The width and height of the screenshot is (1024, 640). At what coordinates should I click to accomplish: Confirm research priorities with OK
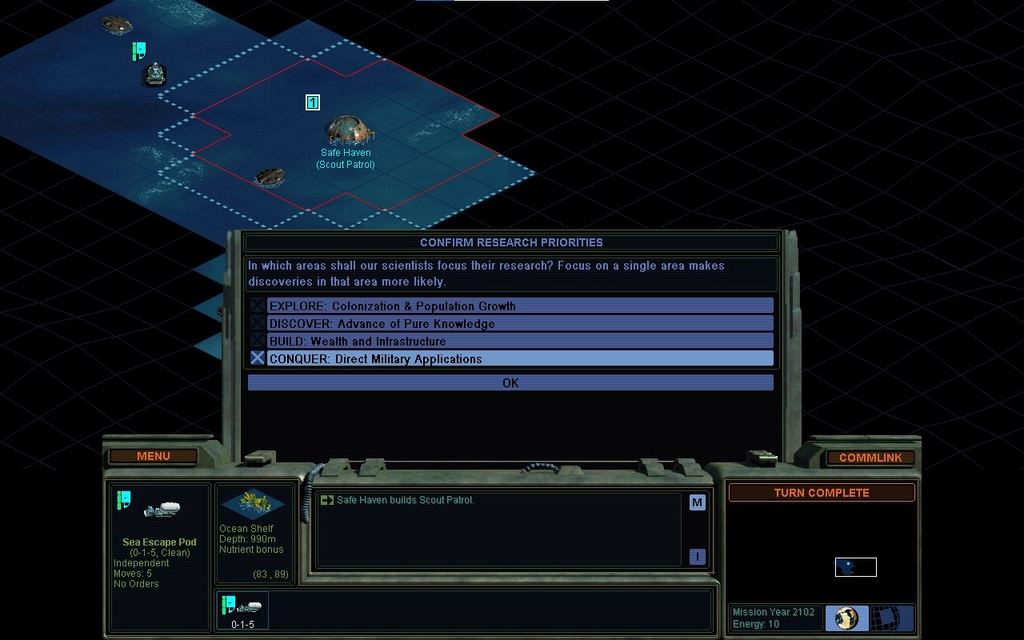(510, 383)
